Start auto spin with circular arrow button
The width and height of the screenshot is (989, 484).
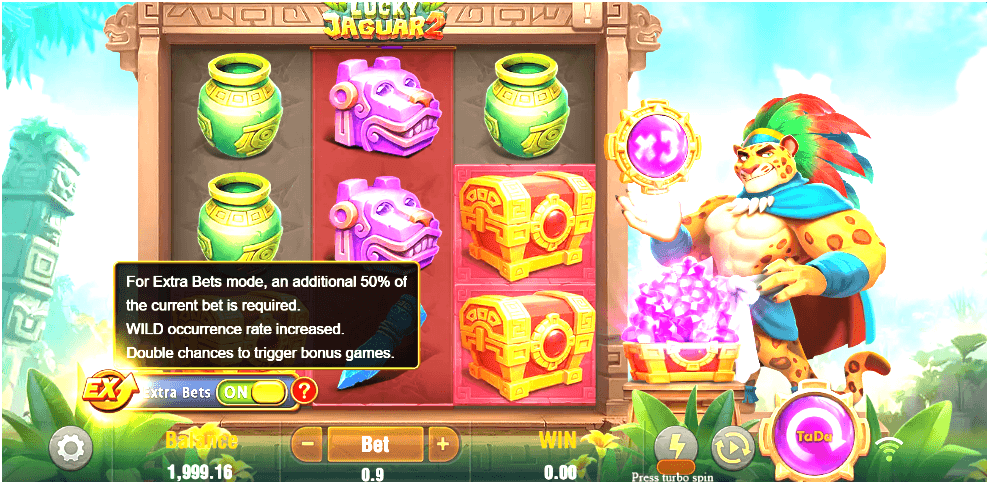click(732, 447)
